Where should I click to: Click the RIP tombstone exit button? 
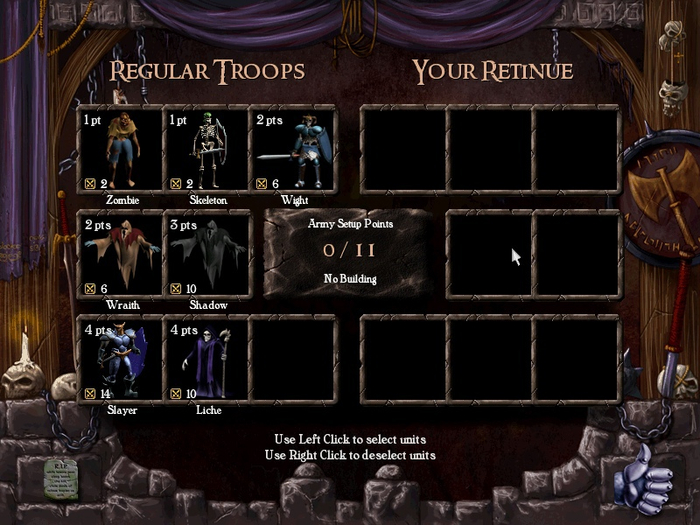60,480
